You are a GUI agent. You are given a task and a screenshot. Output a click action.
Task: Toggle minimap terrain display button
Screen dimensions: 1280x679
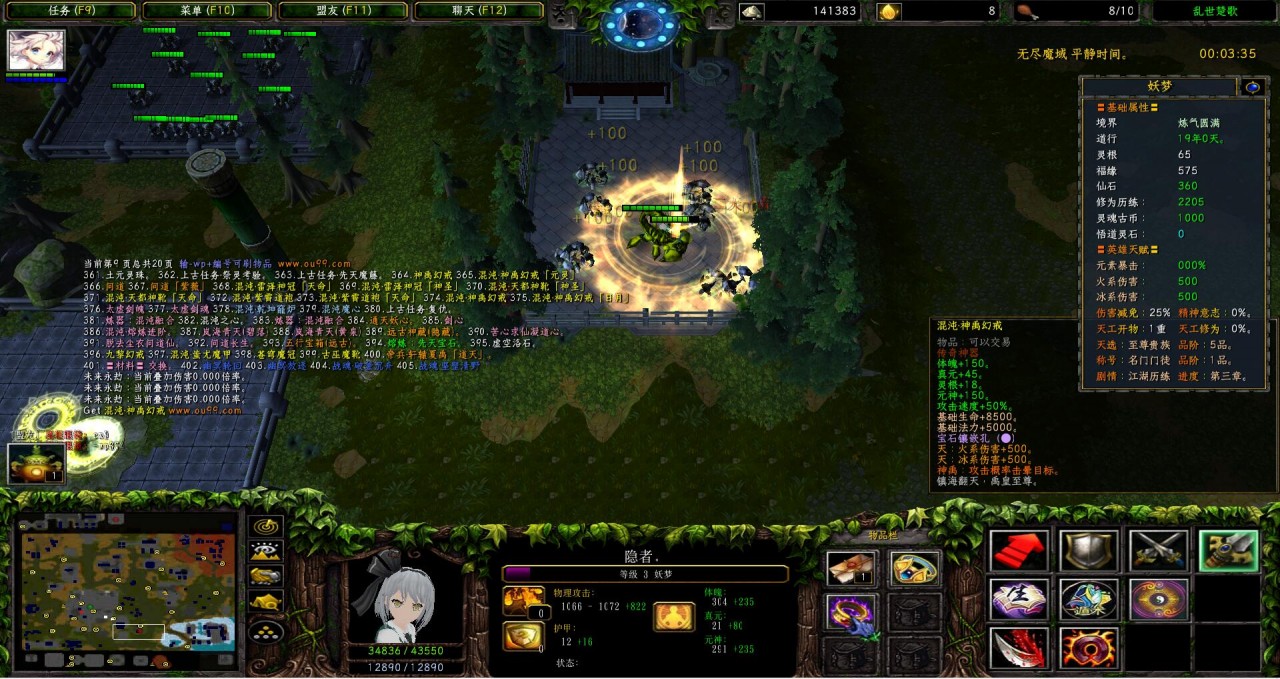tap(266, 551)
